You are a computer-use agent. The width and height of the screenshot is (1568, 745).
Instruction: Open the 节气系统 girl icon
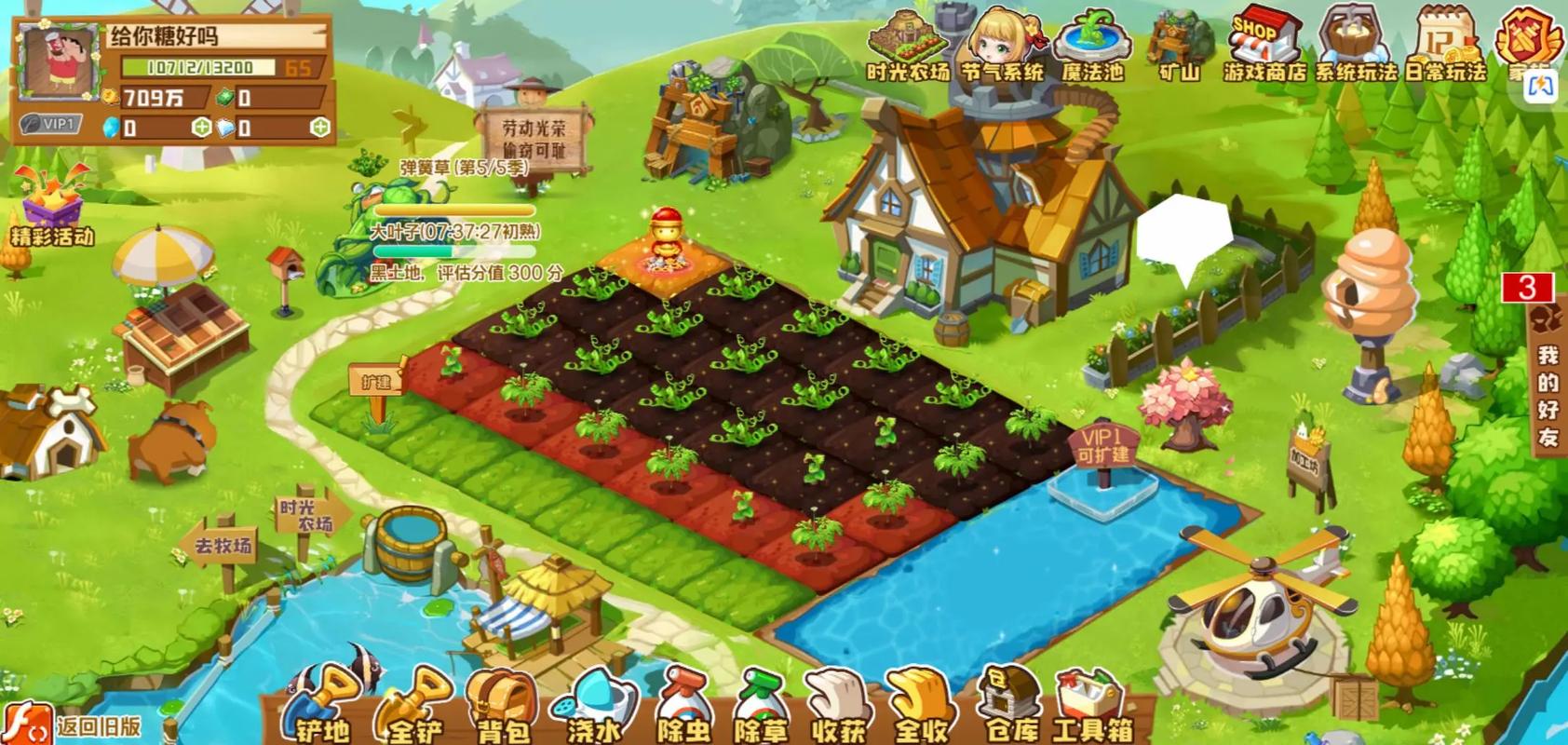1002,47
